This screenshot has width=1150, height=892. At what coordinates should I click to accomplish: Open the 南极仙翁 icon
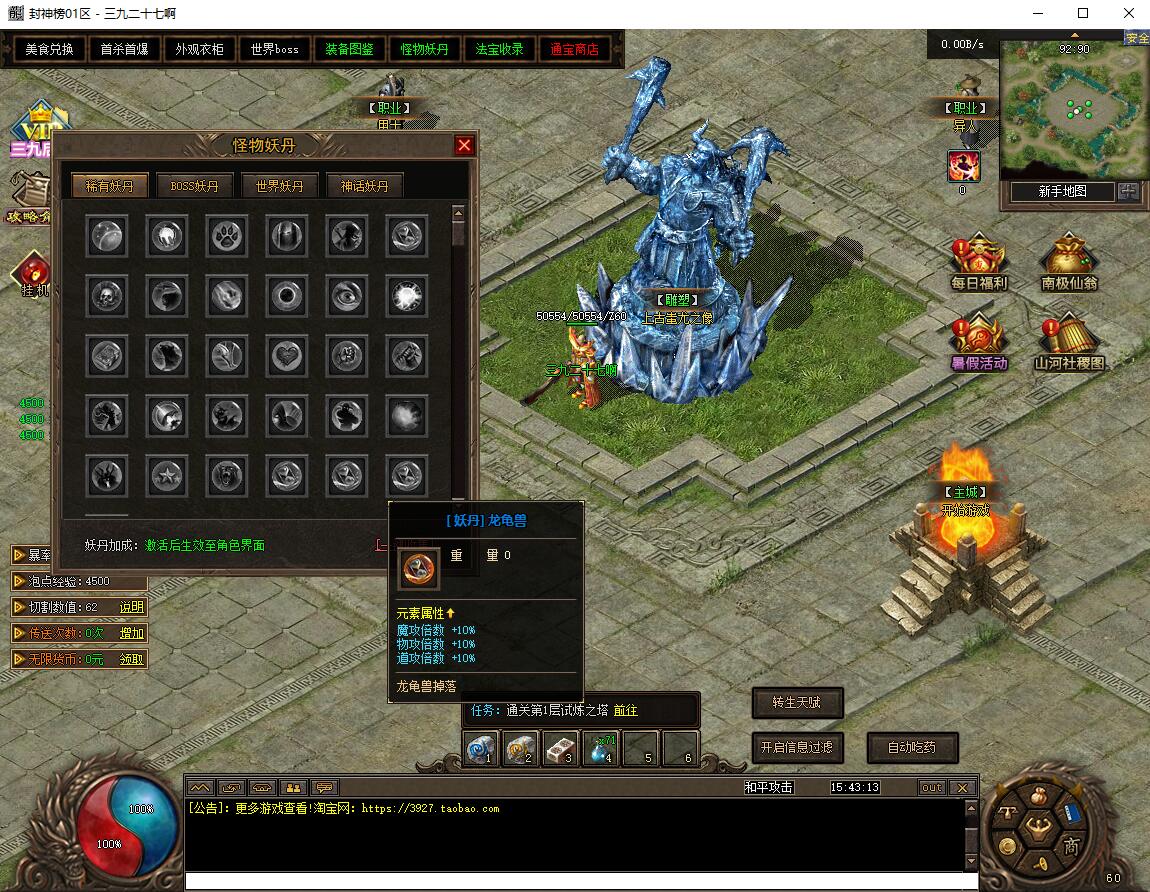pos(1069,263)
